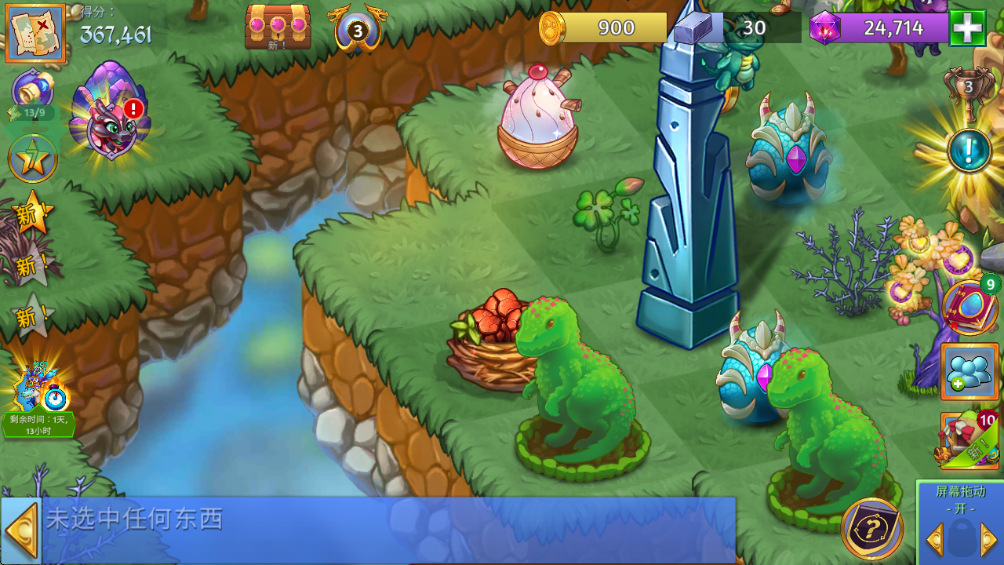Open the gold star goals medallion

pyautogui.click(x=31, y=159)
